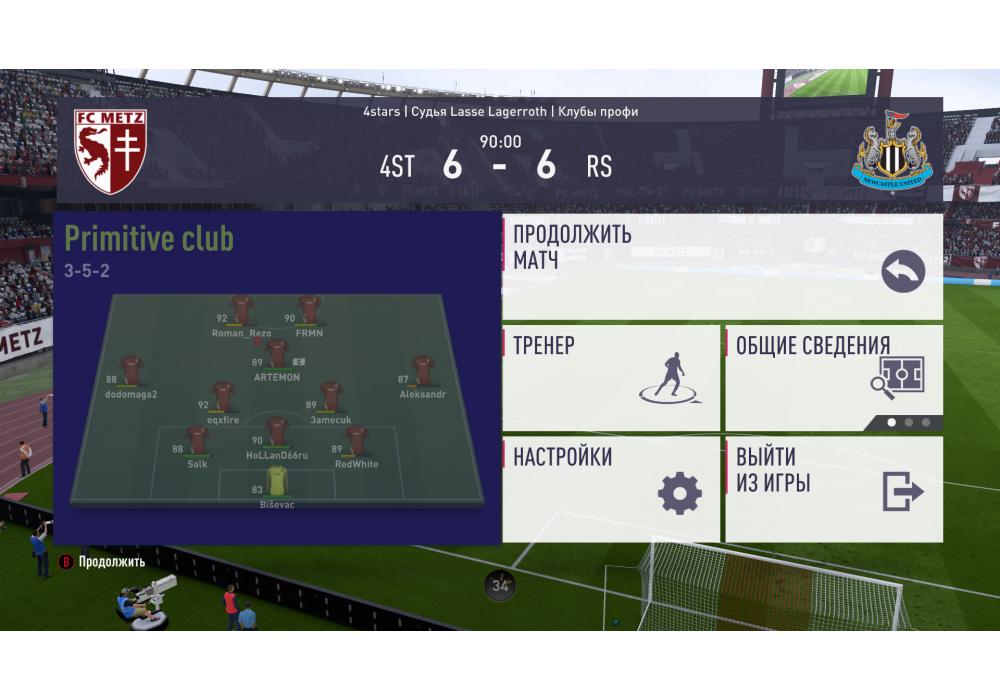Viewport: 1000px width, 700px height.
Task: Pick striker Roman_Rezo on the pitch
Action: coord(242,311)
